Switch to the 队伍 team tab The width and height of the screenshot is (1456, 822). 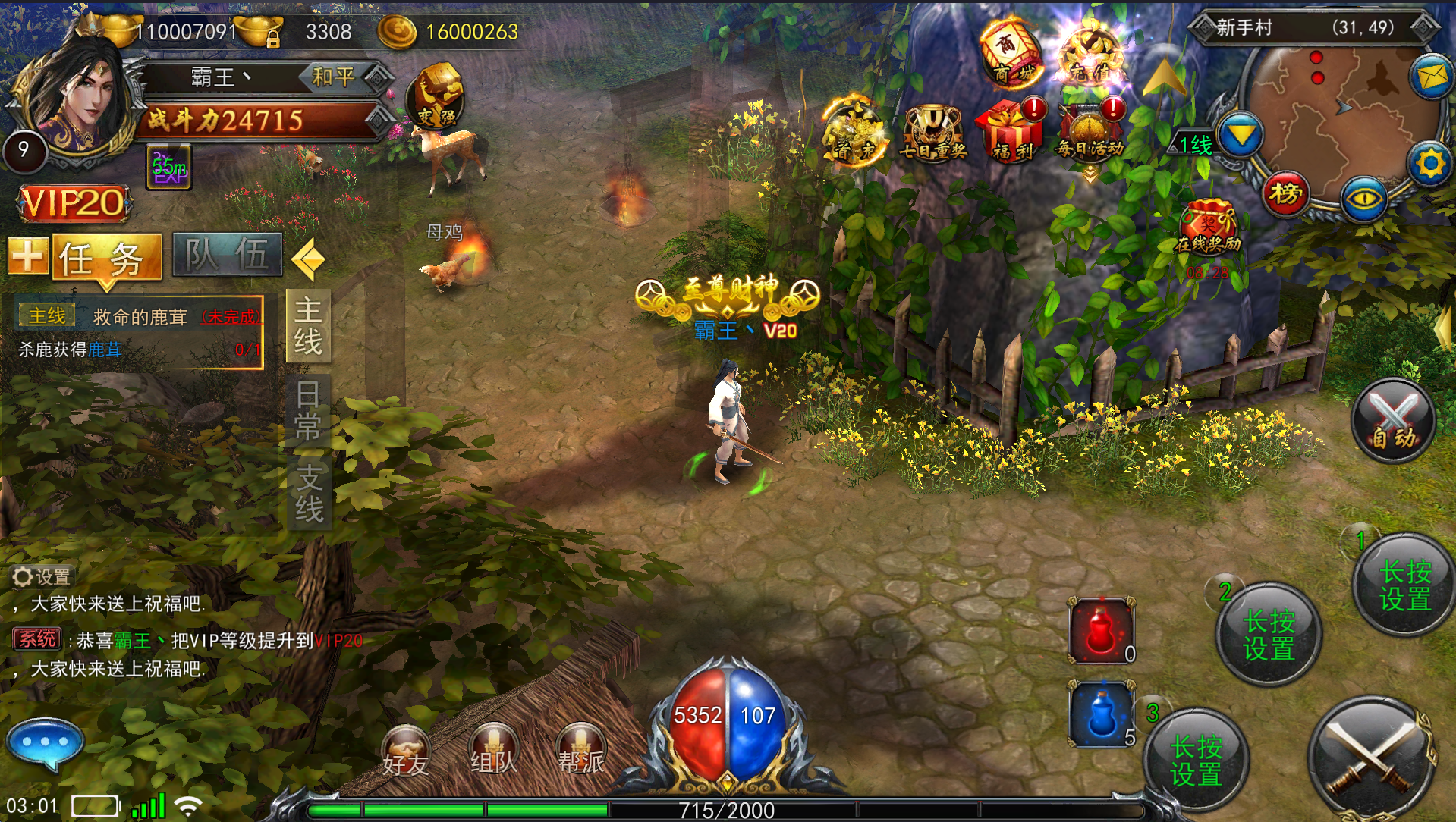[227, 255]
